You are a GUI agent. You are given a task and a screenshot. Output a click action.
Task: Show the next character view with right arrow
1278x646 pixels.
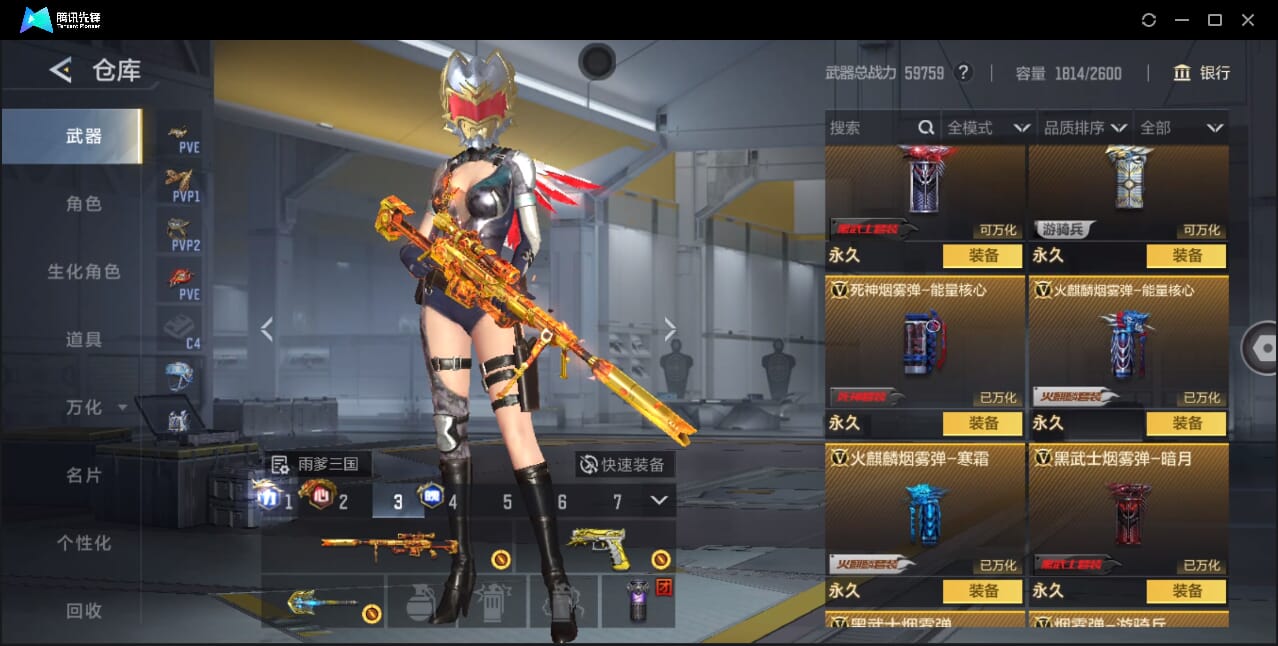click(x=670, y=328)
